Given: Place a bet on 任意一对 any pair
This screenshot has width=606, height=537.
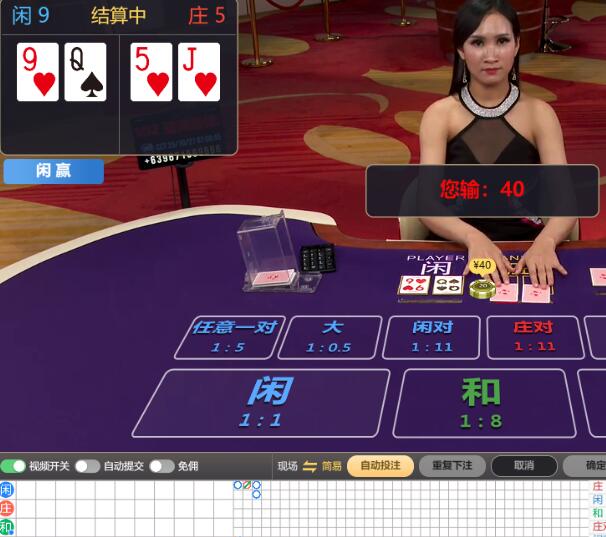Looking at the screenshot, I should coord(229,337).
